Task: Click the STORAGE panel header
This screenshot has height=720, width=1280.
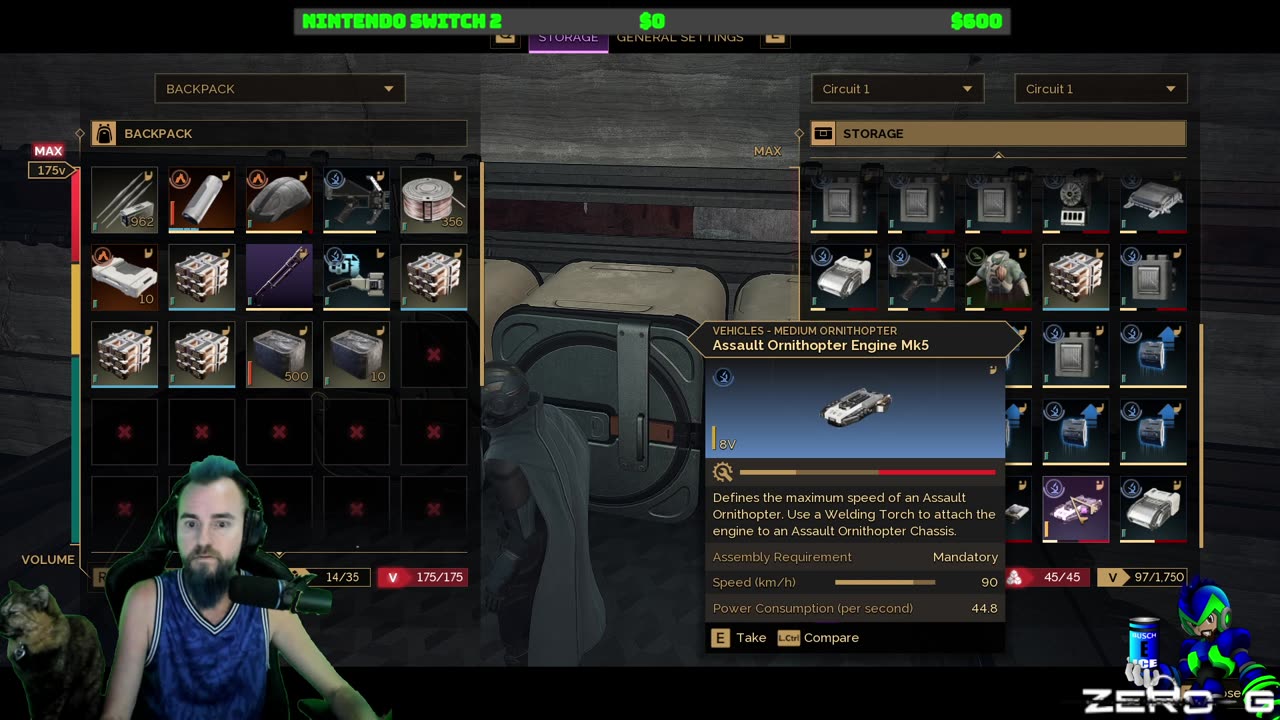Action: (998, 134)
